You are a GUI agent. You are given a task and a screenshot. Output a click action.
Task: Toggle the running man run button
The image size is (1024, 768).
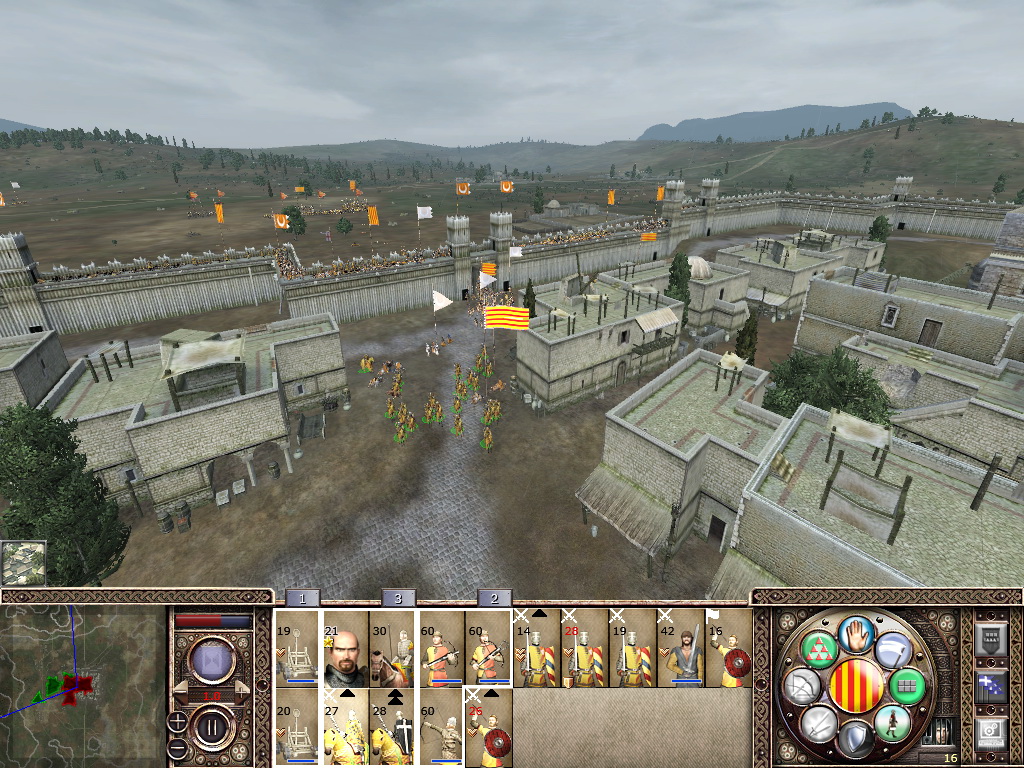pyautogui.click(x=892, y=722)
